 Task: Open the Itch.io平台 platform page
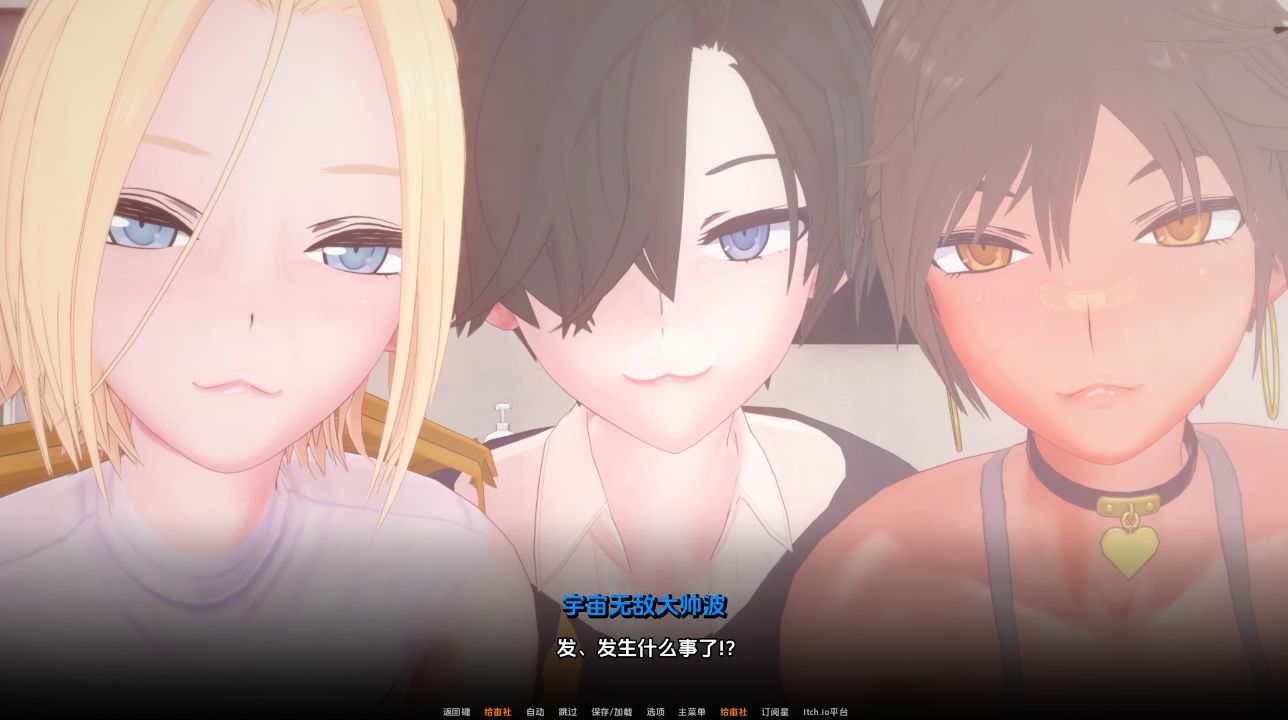pos(825,713)
